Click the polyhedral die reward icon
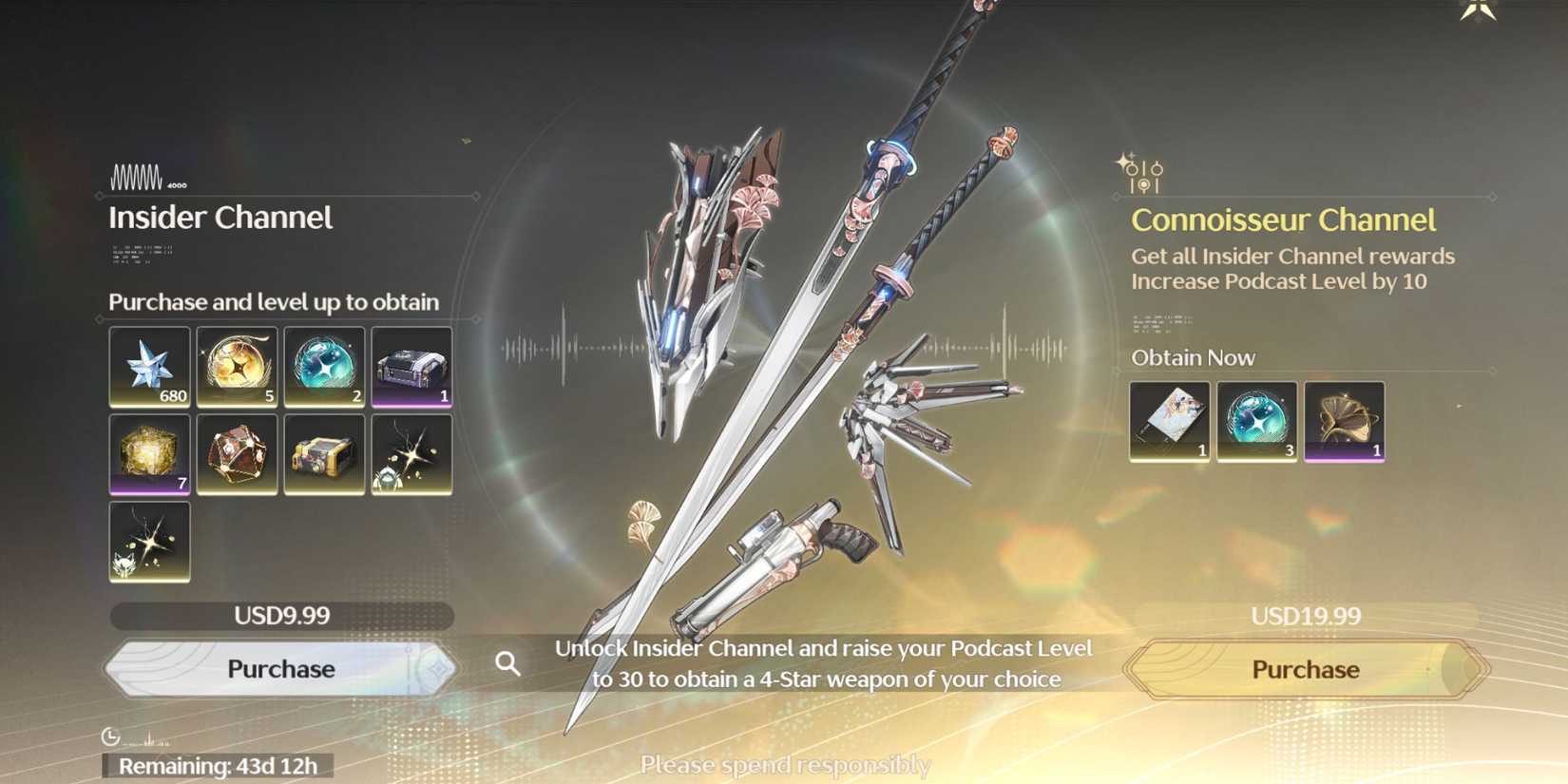 pyautogui.click(x=237, y=455)
